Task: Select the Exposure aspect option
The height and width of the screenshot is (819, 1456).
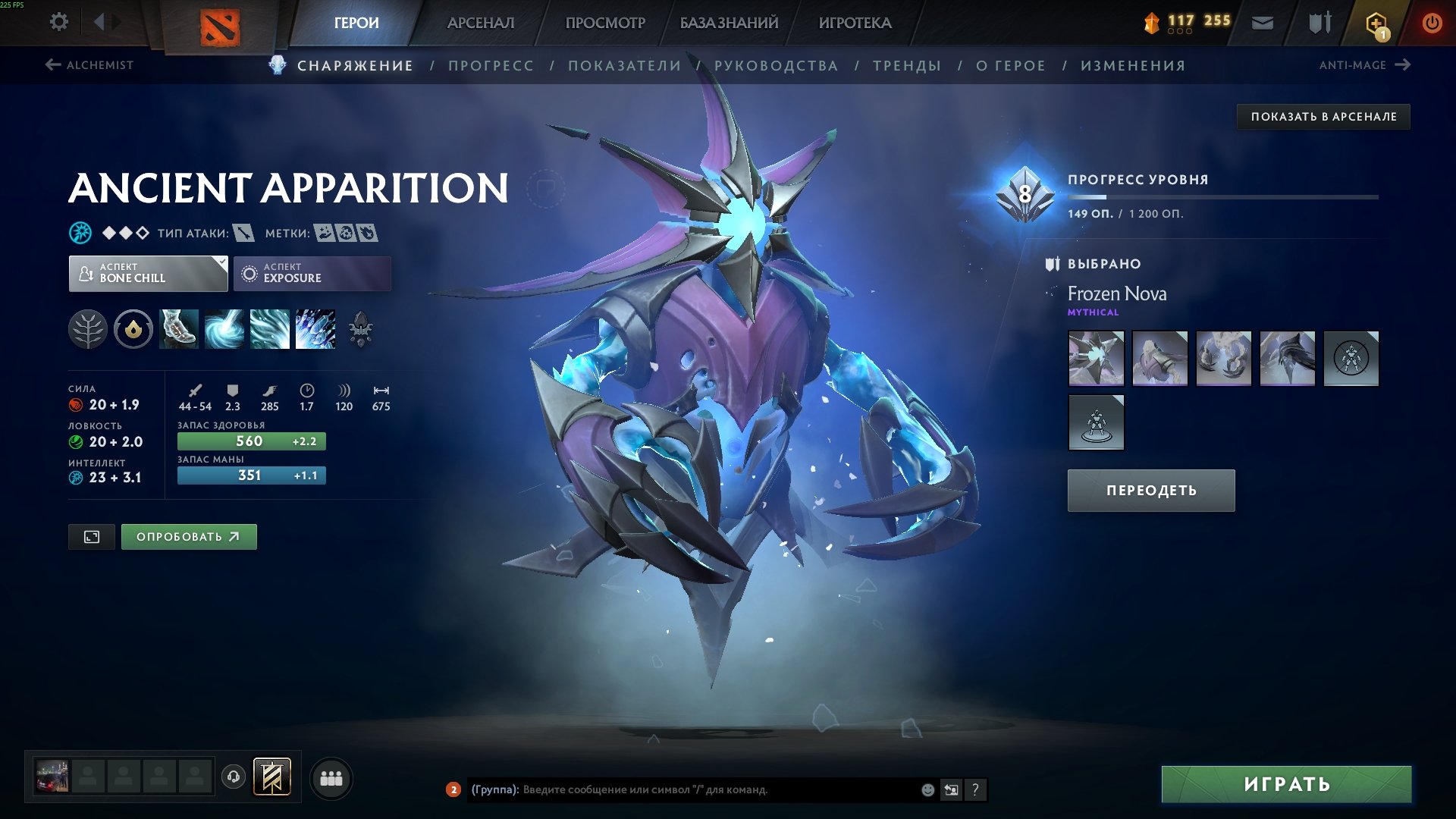Action: [312, 273]
